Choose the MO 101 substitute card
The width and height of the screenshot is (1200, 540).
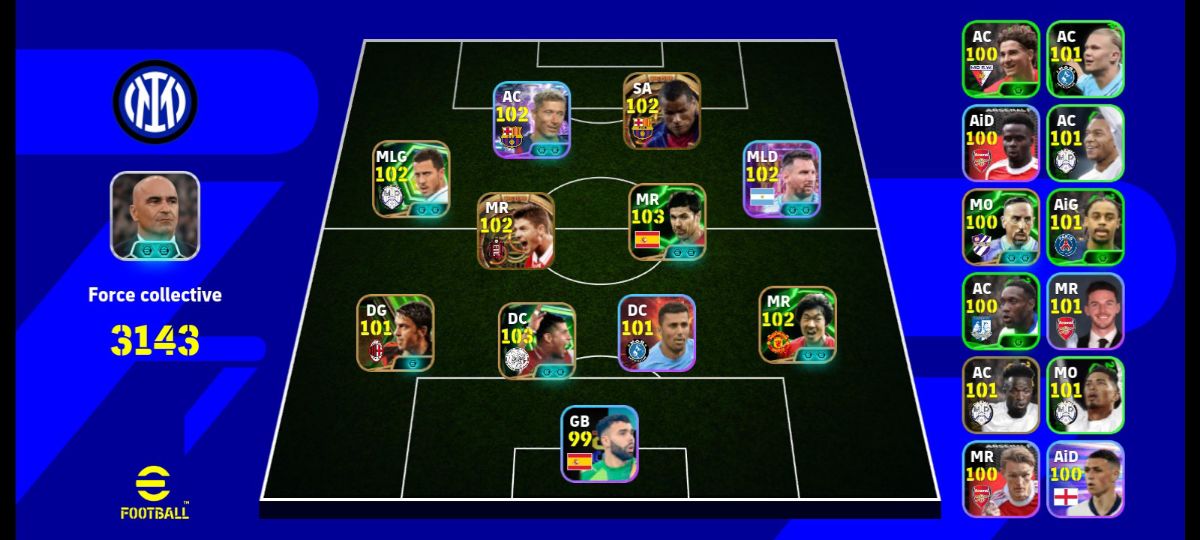[x=1085, y=395]
